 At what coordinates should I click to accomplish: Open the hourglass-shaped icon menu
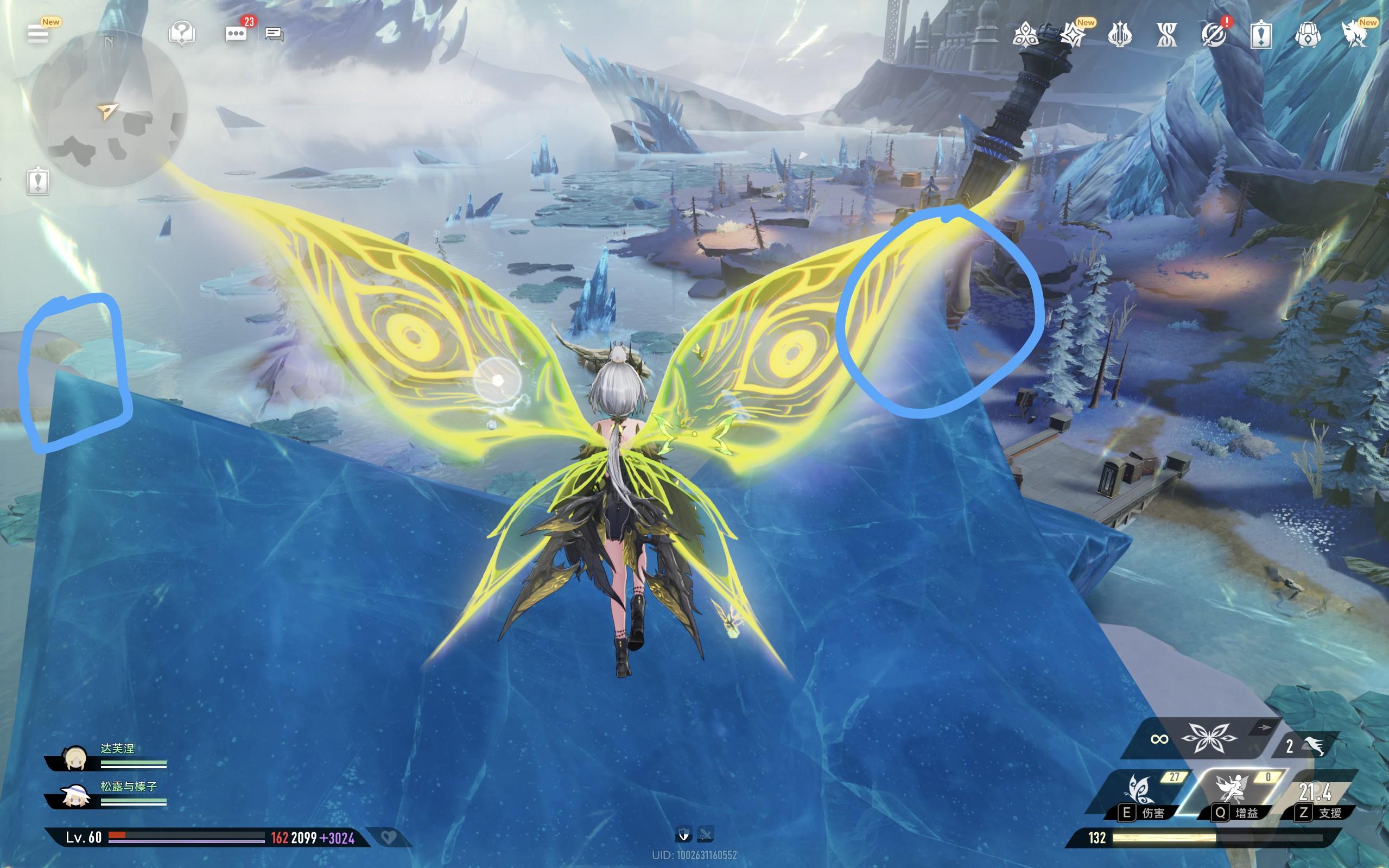tap(1166, 35)
